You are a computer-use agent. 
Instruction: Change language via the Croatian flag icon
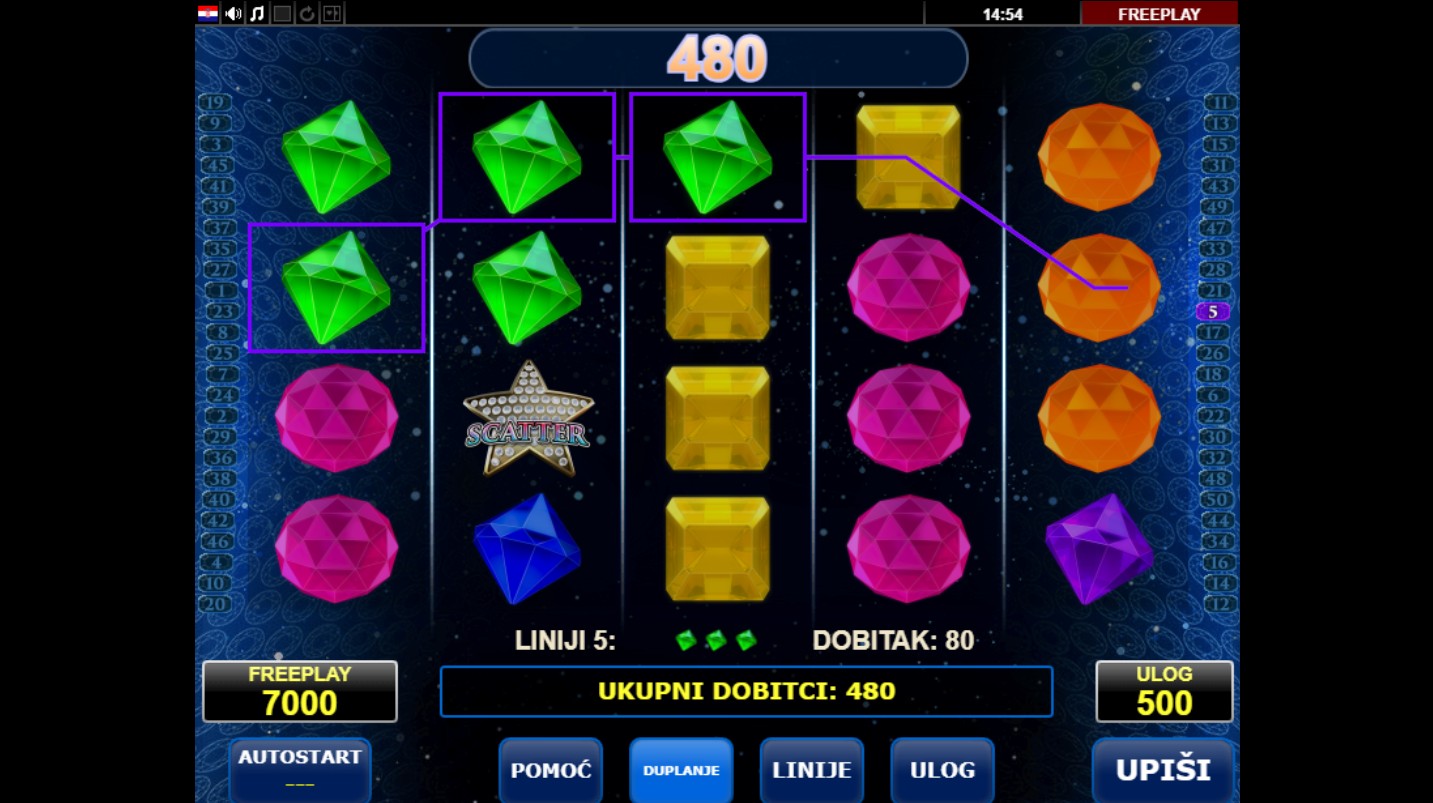[208, 13]
